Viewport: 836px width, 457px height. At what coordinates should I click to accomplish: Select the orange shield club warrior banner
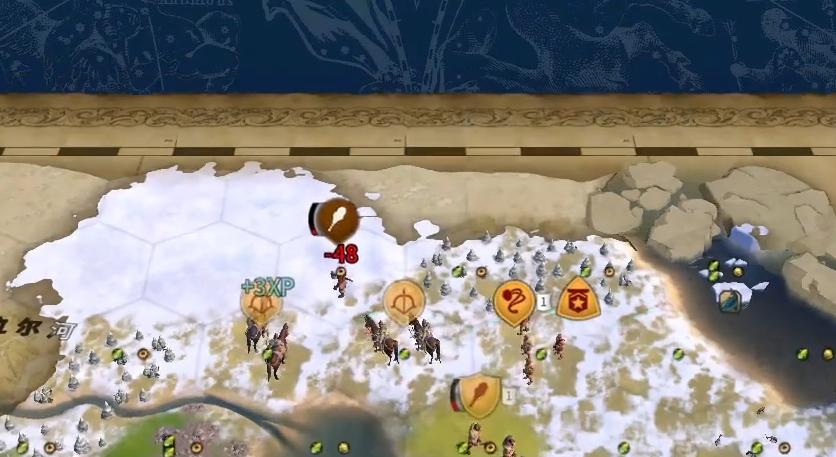tap(480, 394)
